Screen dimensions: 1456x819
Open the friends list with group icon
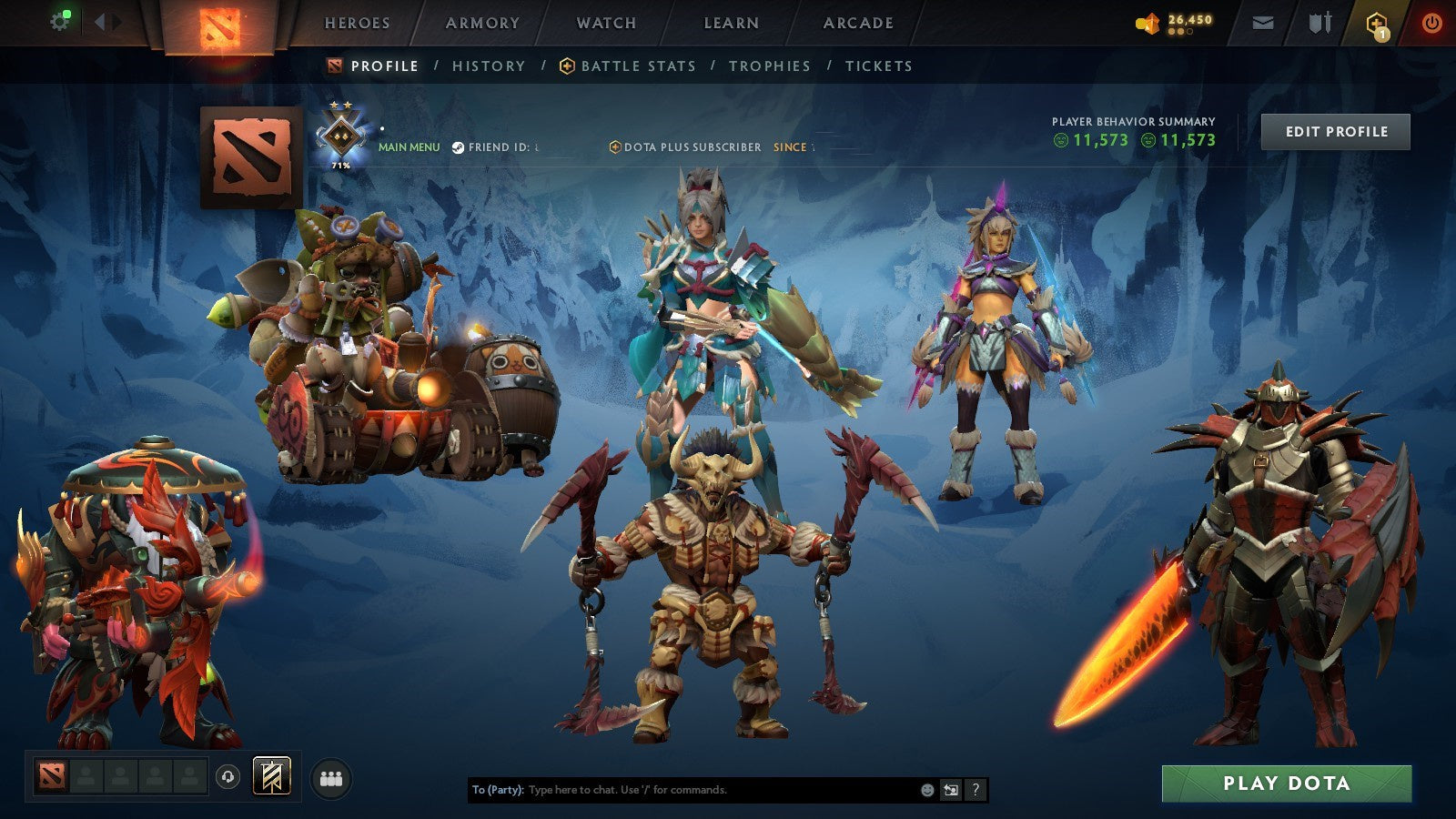tap(333, 775)
